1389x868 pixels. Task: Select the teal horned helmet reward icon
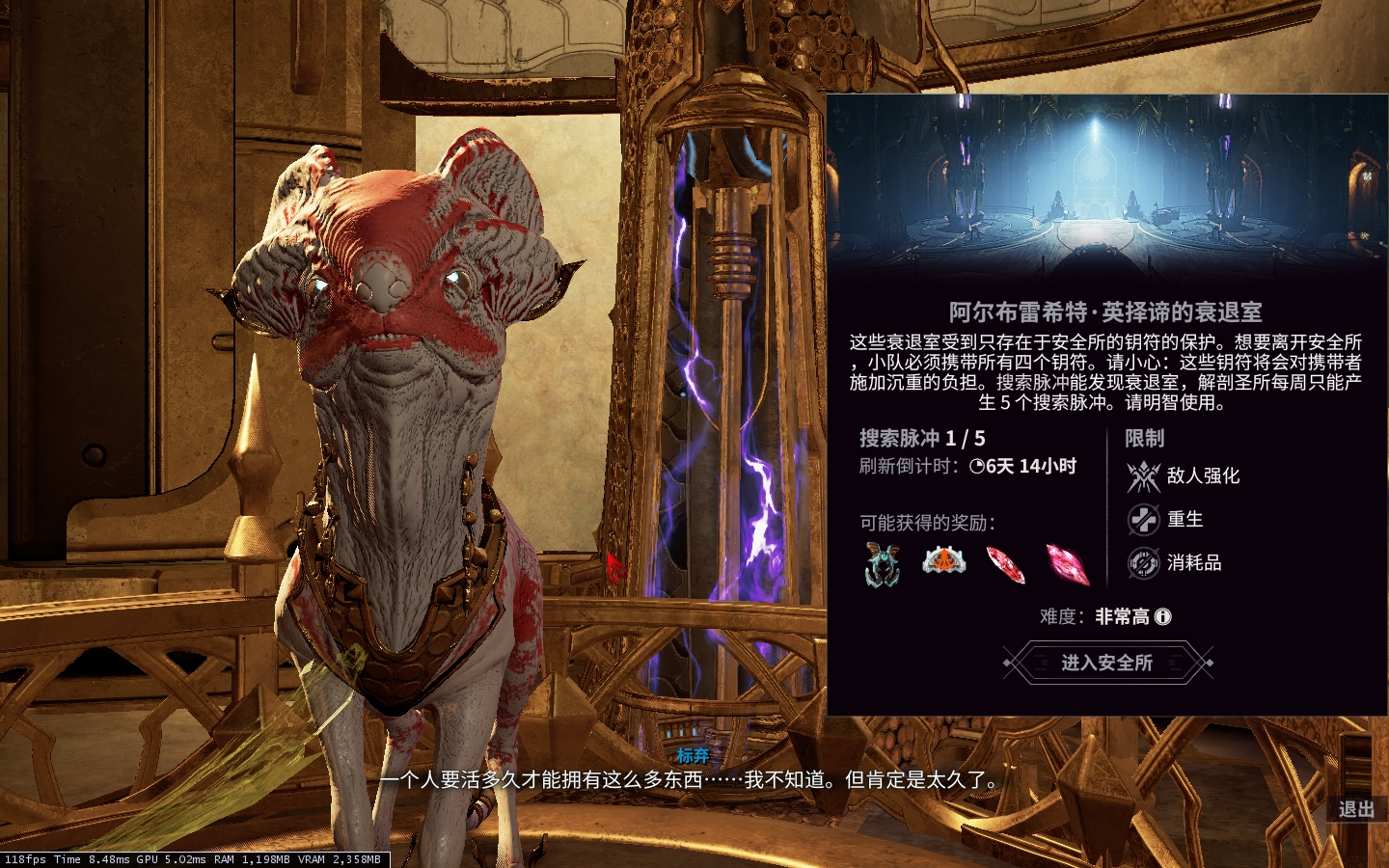pos(883,563)
